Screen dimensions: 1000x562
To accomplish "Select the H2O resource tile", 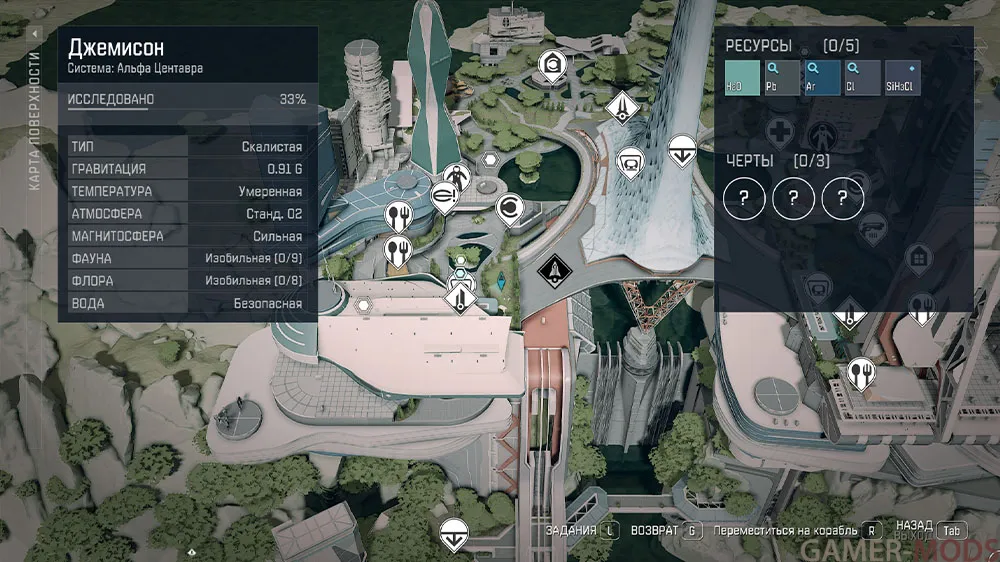I will (743, 77).
